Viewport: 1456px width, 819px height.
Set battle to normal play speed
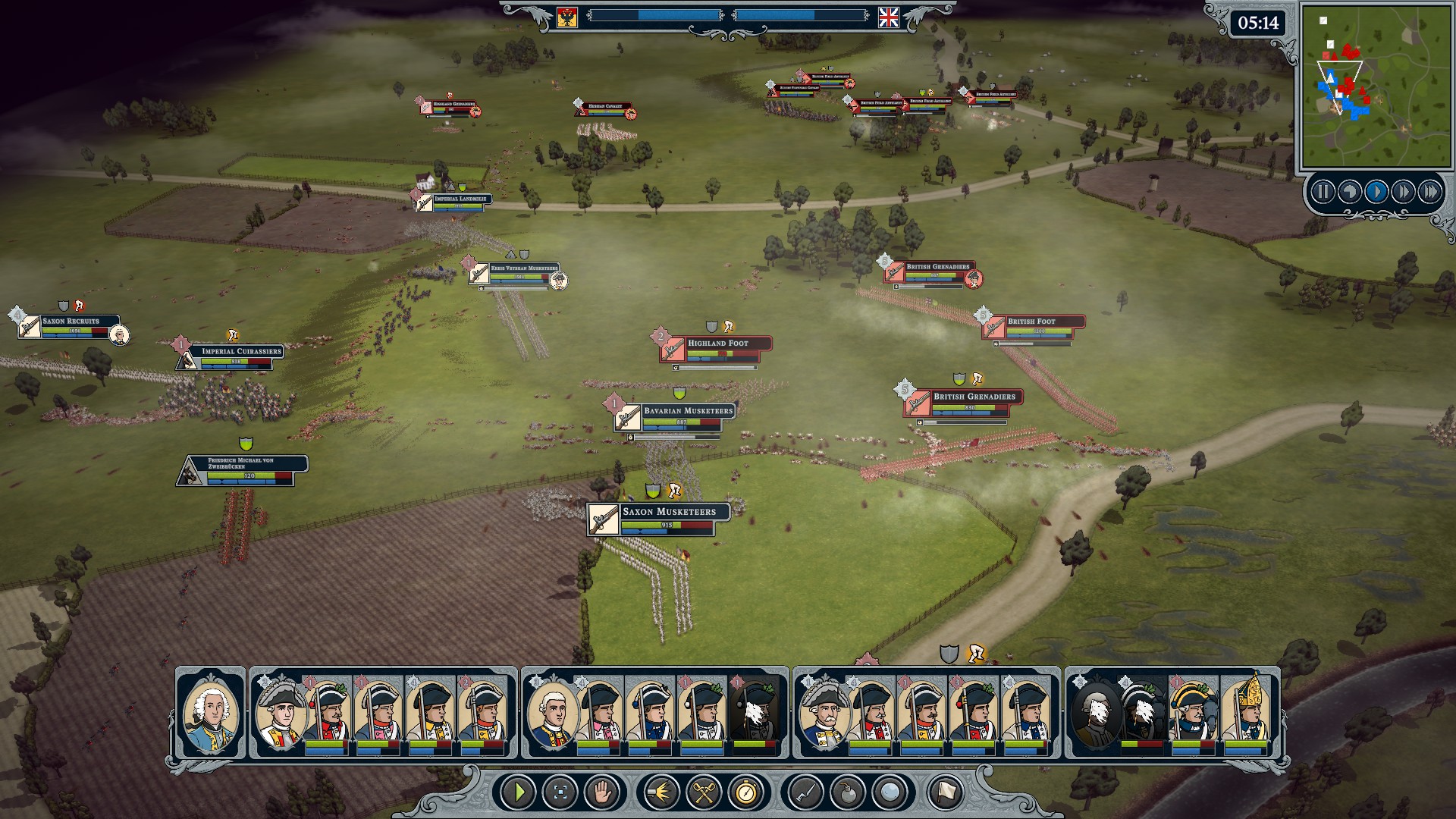click(x=1376, y=192)
